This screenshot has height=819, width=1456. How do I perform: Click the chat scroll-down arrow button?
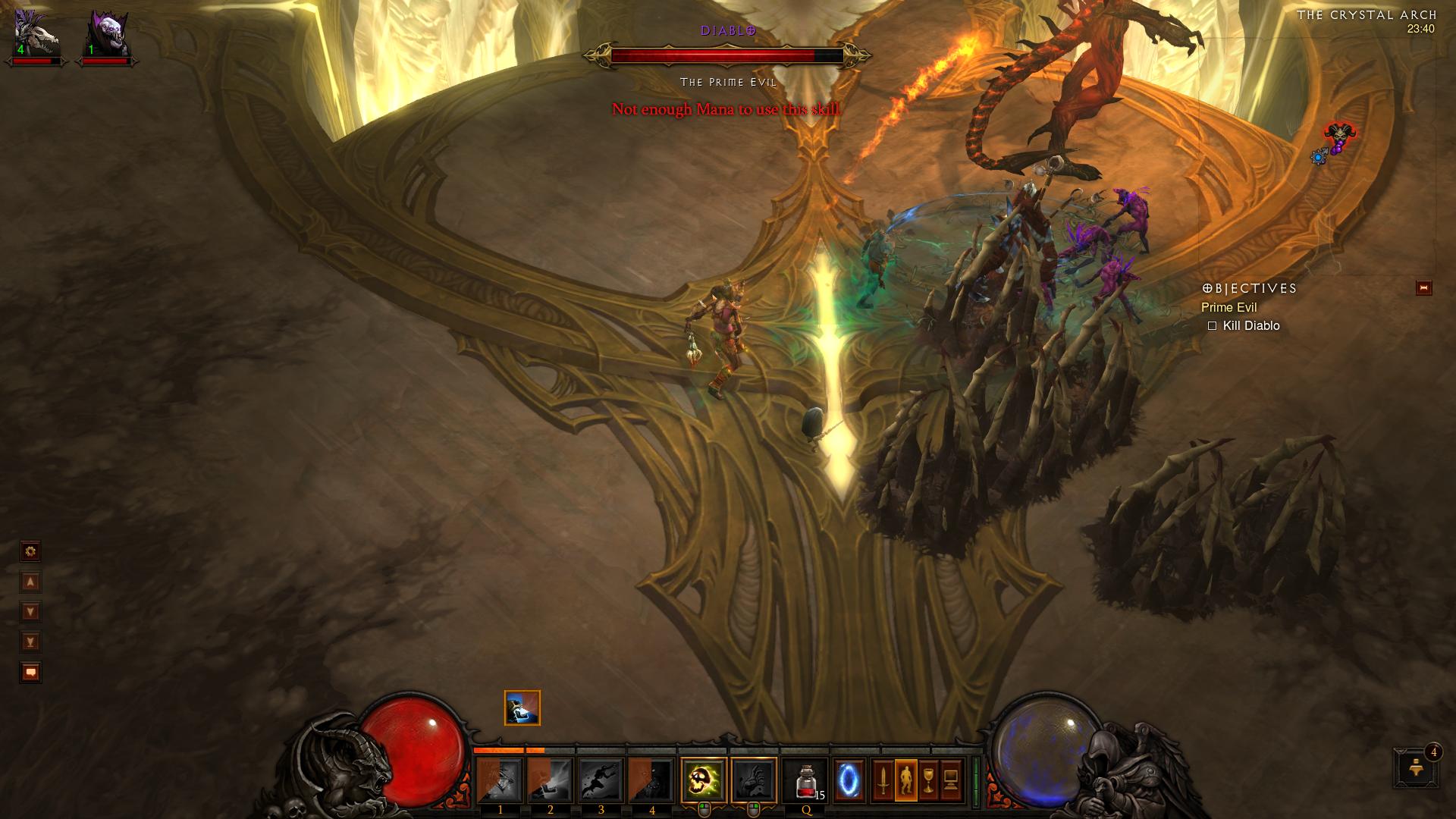coord(30,612)
